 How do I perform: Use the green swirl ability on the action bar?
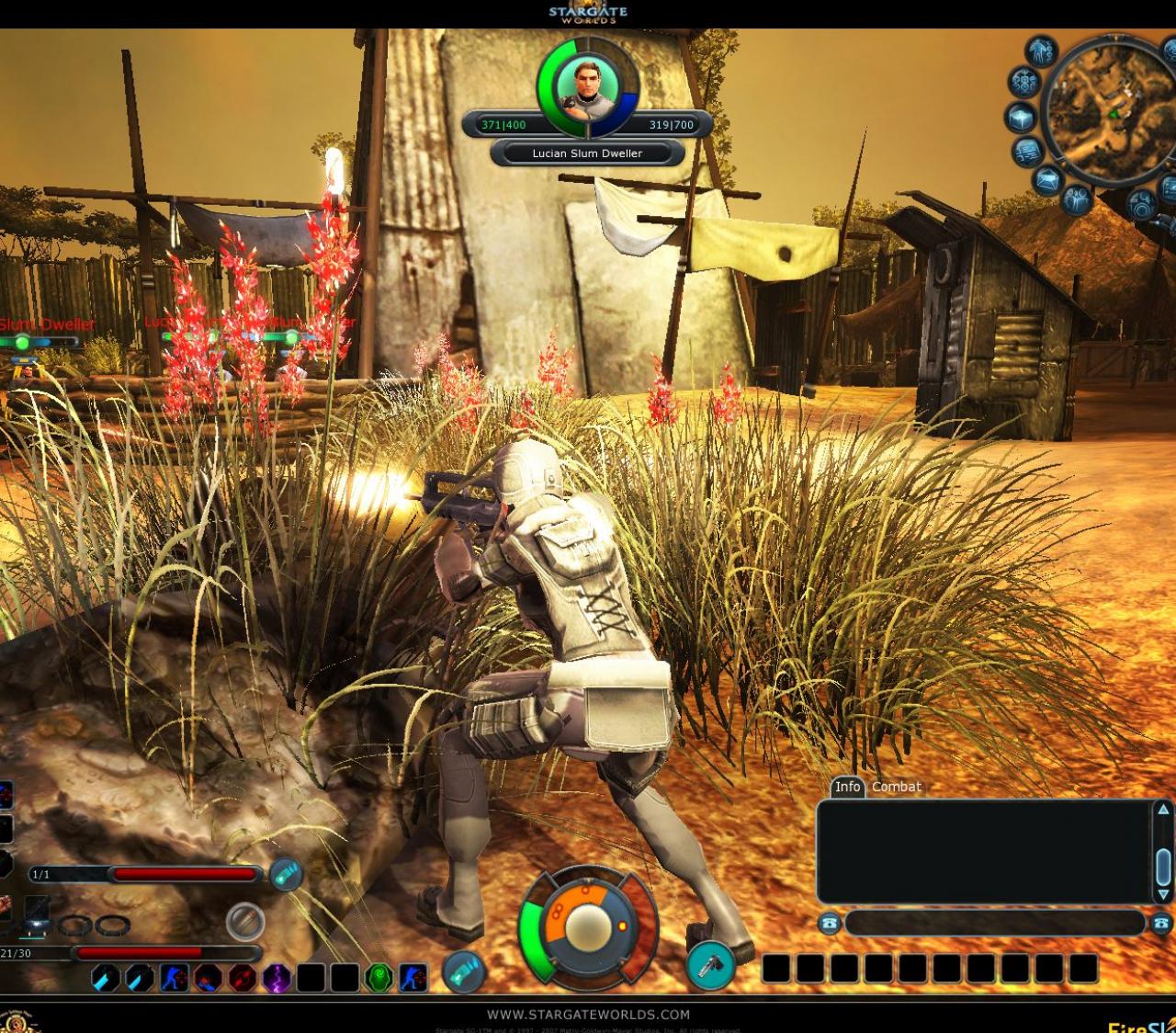tap(378, 978)
